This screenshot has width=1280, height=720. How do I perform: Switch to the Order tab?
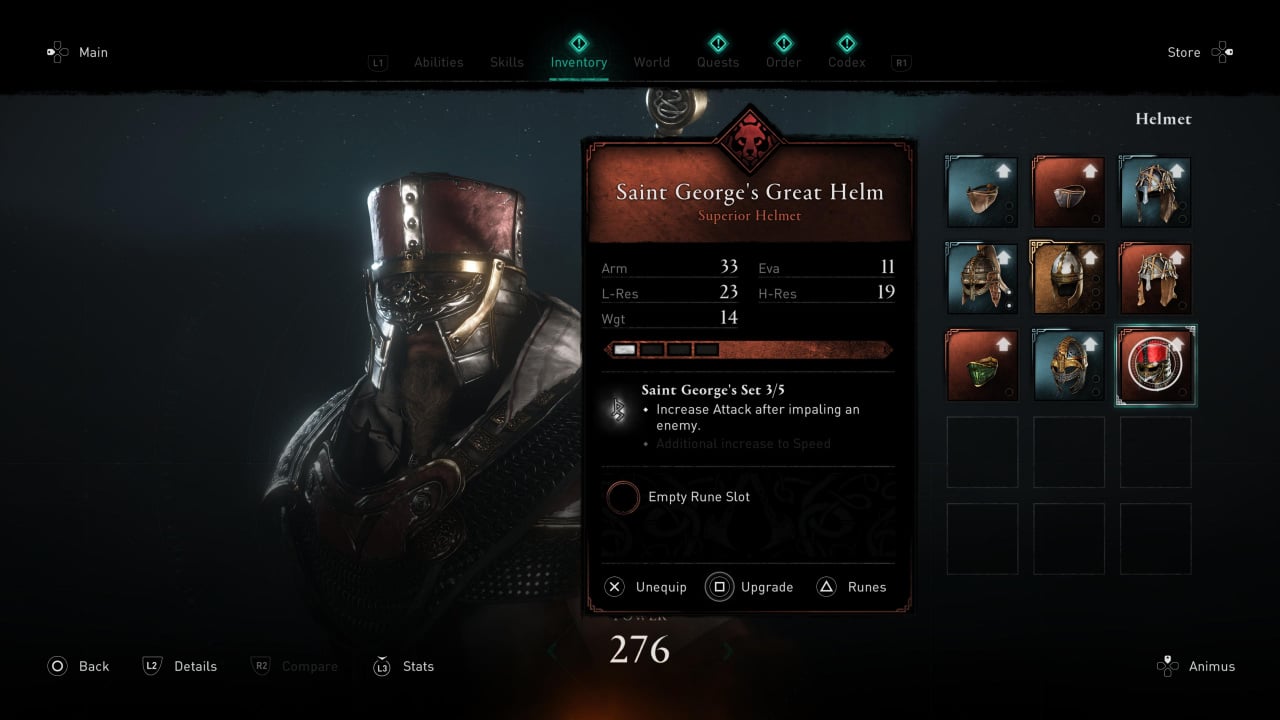[x=783, y=62]
